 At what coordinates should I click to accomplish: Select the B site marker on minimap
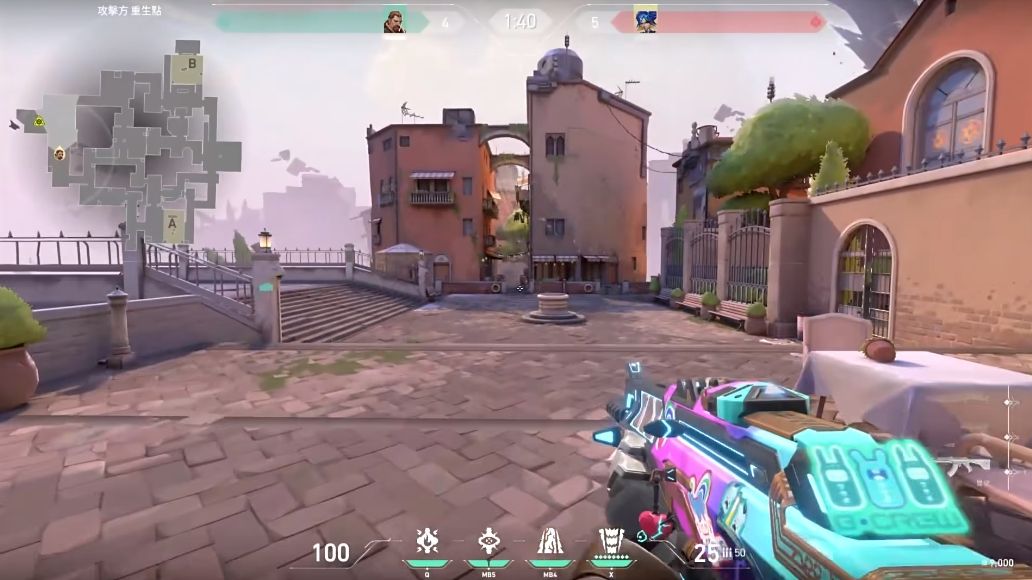coord(190,65)
